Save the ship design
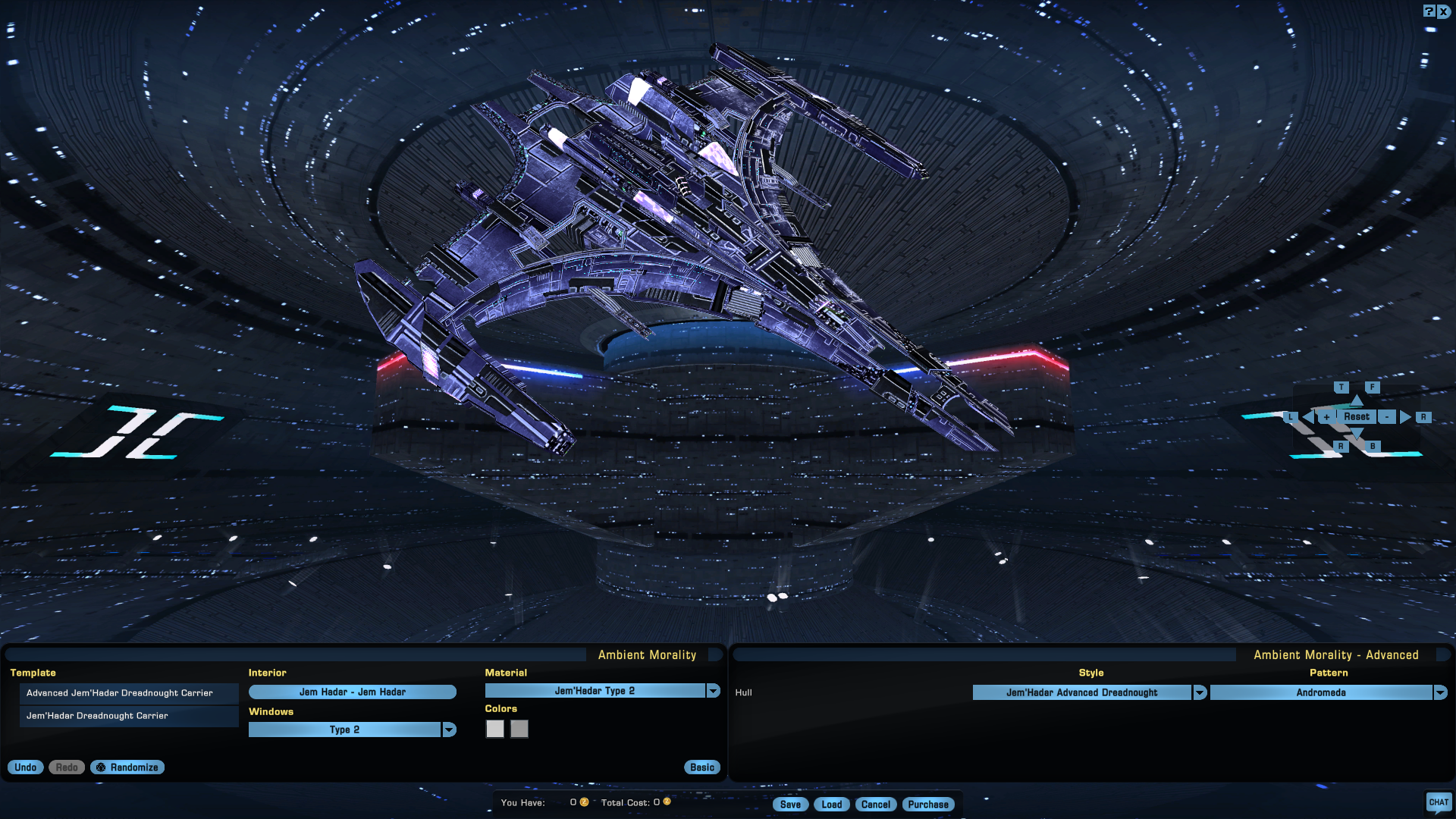Image resolution: width=1456 pixels, height=819 pixels. (790, 805)
